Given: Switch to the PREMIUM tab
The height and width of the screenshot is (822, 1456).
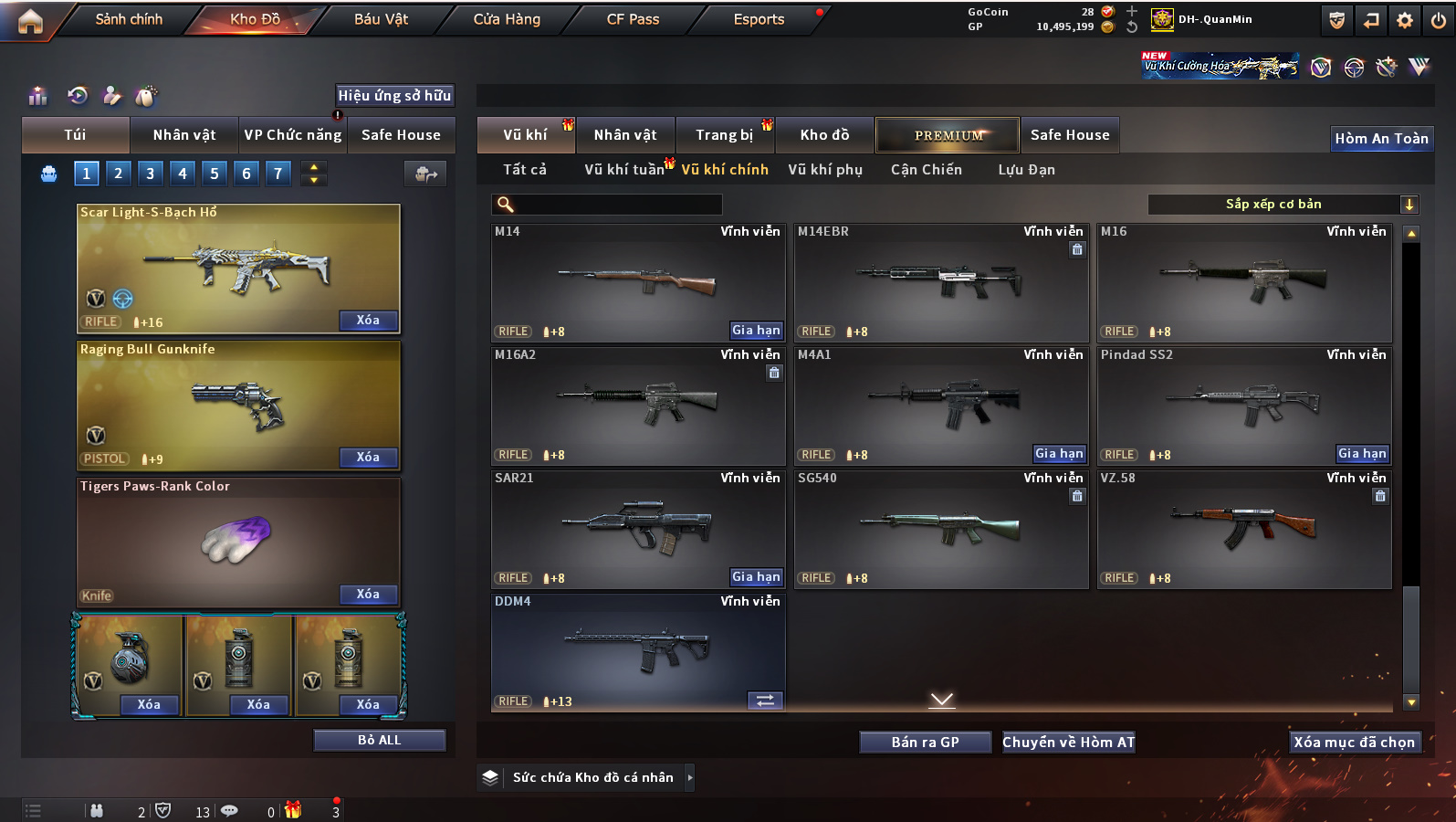Looking at the screenshot, I should coord(948,135).
